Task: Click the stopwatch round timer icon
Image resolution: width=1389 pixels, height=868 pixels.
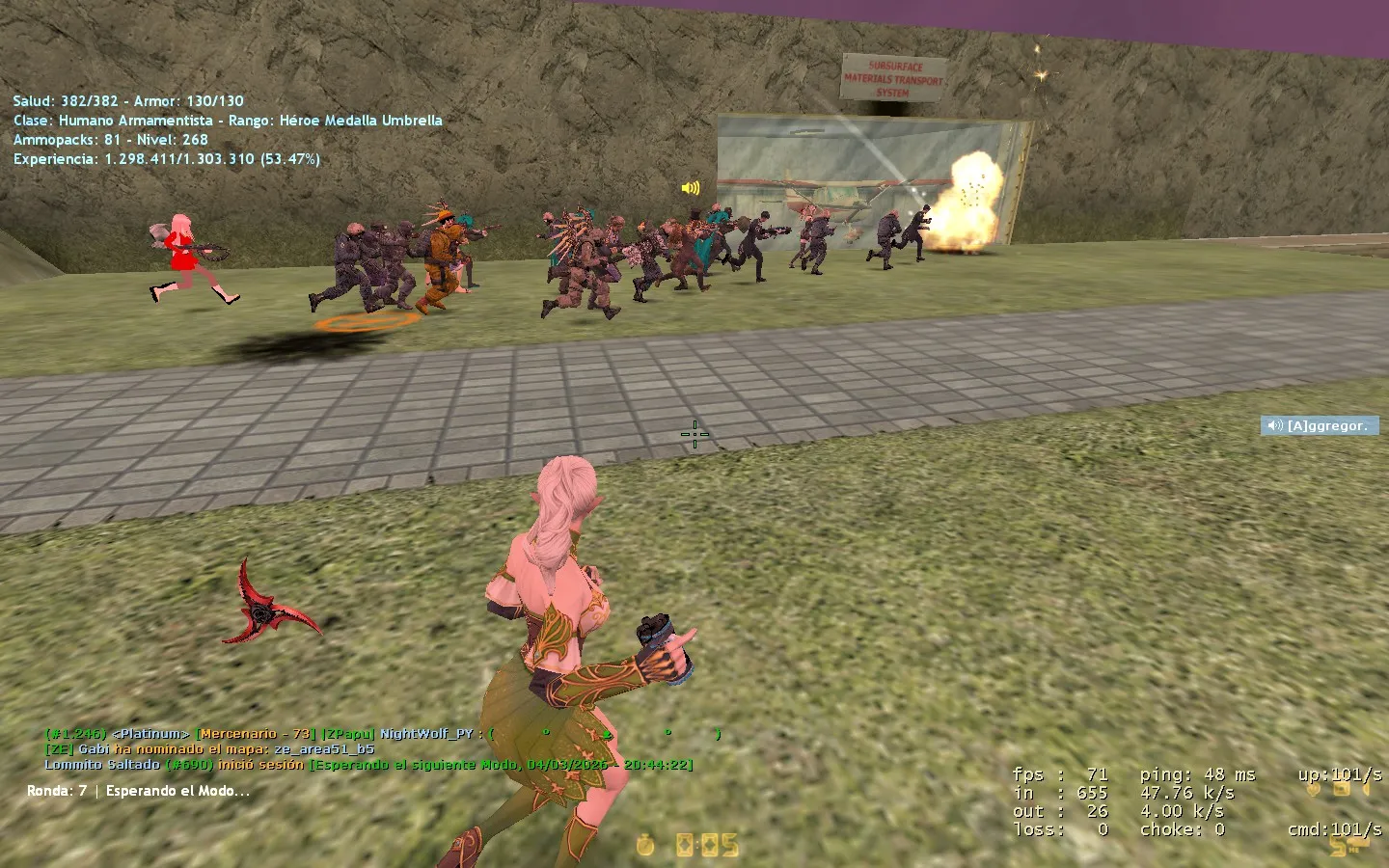Action: coord(645,846)
